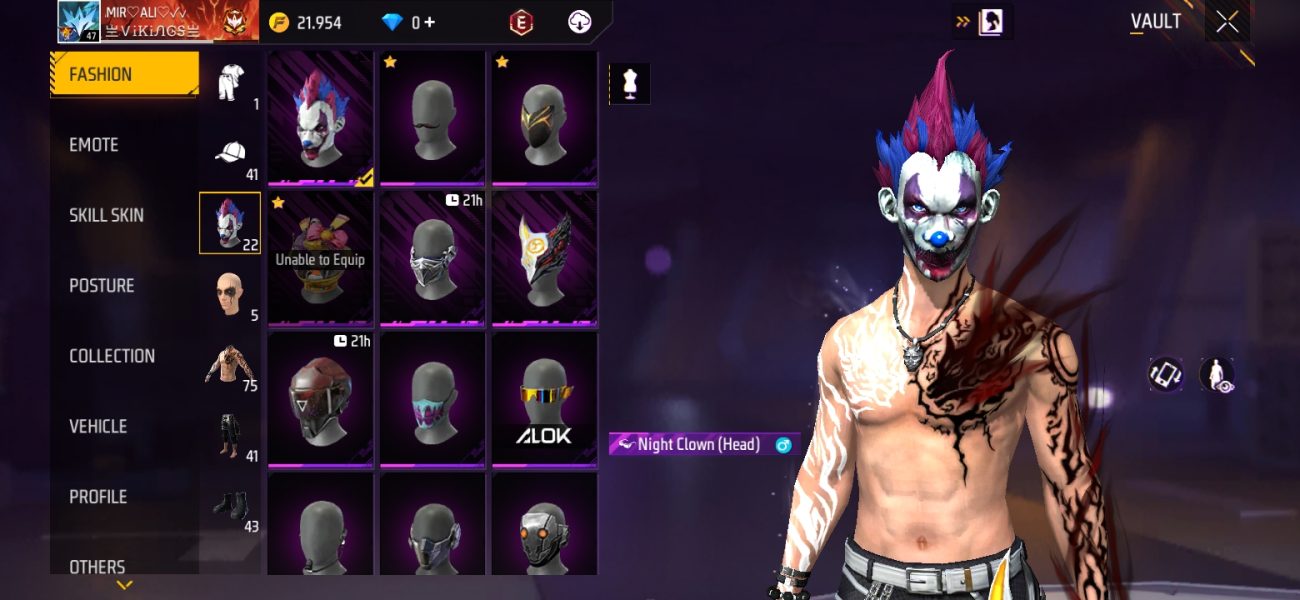Open the Fashion category
Screen dimensions: 1300x600
(x=124, y=74)
